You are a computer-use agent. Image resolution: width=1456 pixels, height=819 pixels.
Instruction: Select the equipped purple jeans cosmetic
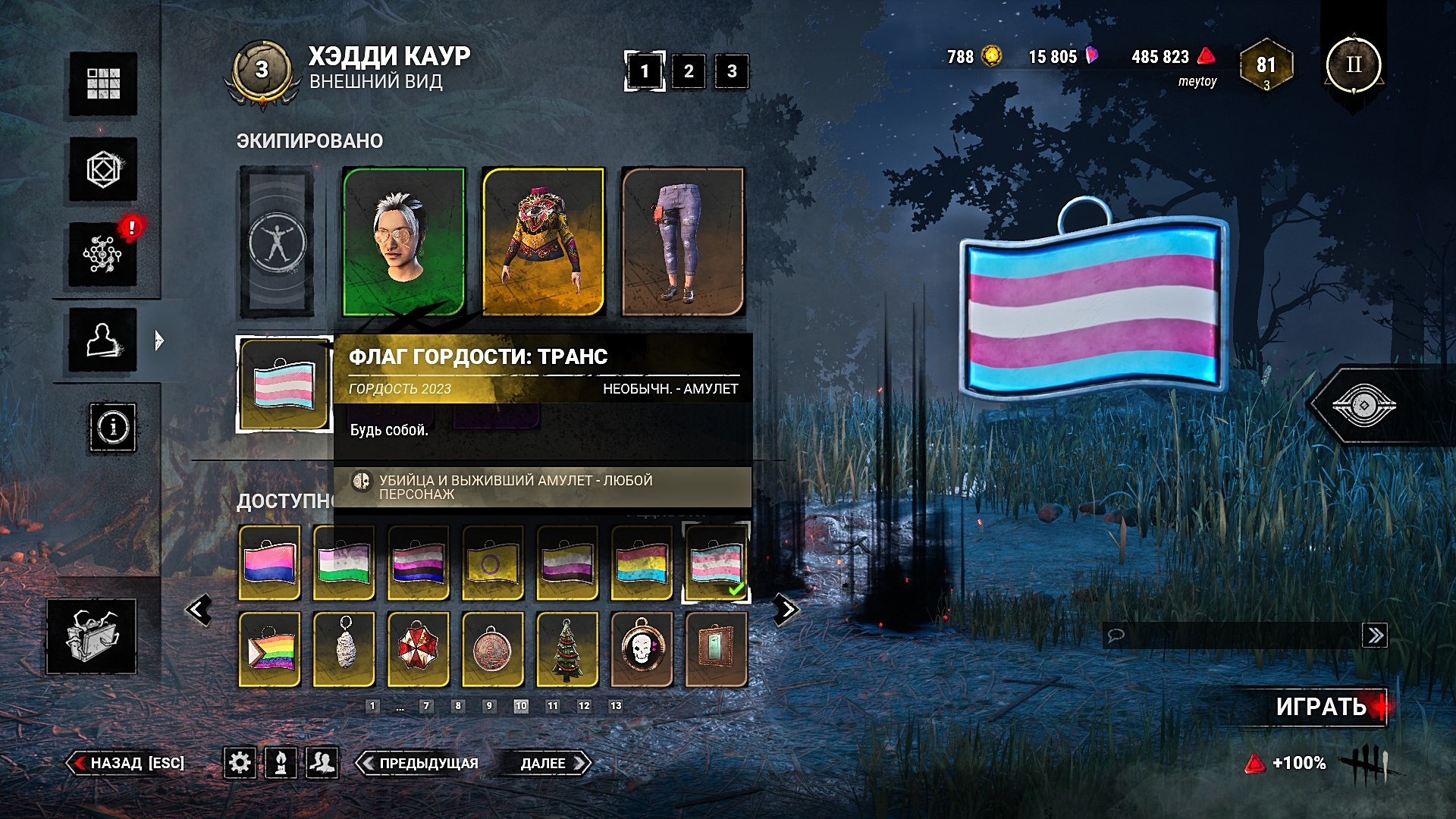pyautogui.click(x=682, y=241)
